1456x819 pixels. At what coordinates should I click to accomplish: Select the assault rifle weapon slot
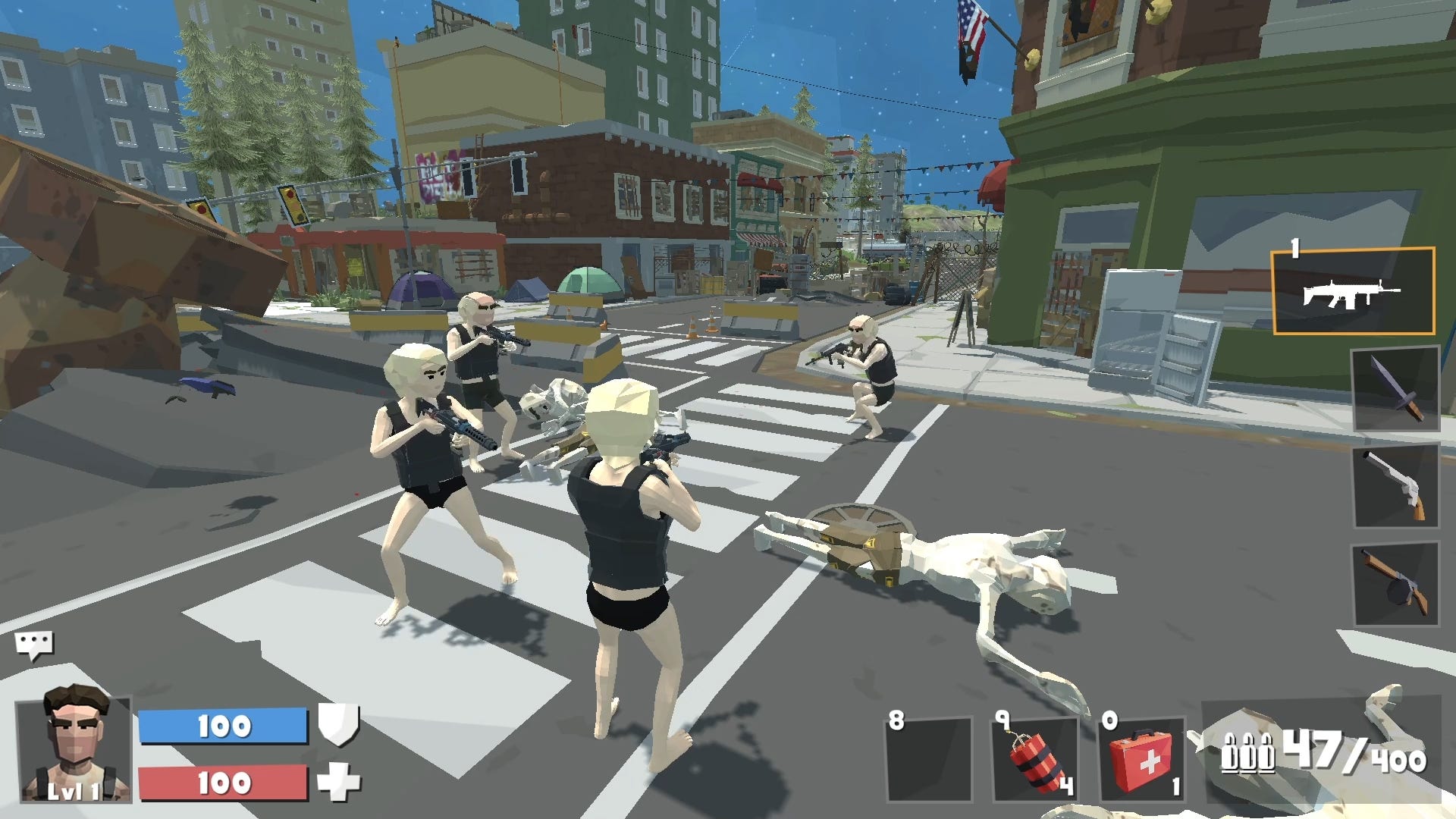click(x=1353, y=291)
